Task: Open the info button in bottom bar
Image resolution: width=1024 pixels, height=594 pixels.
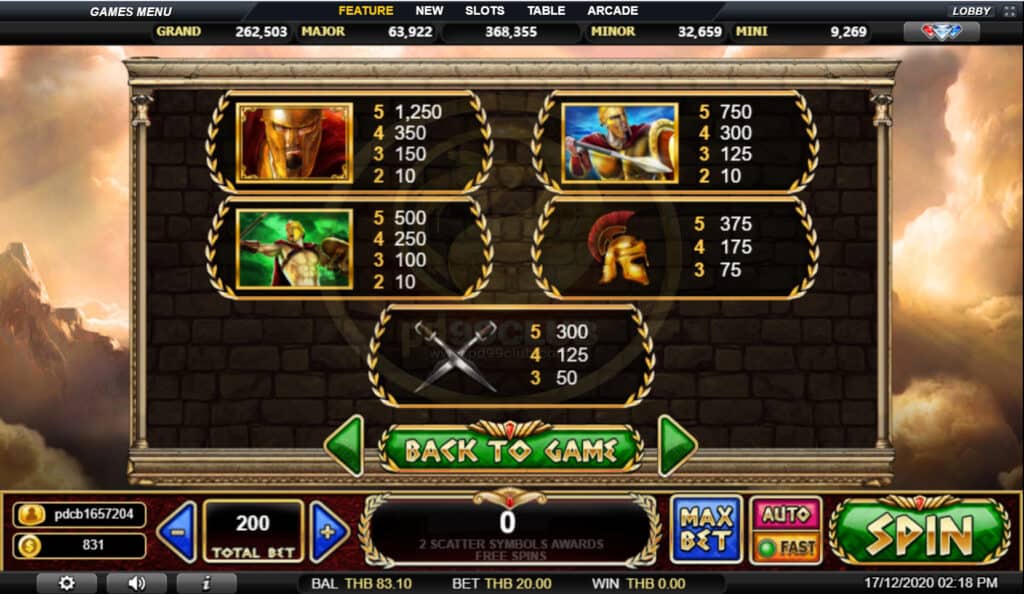Action: pos(206,583)
